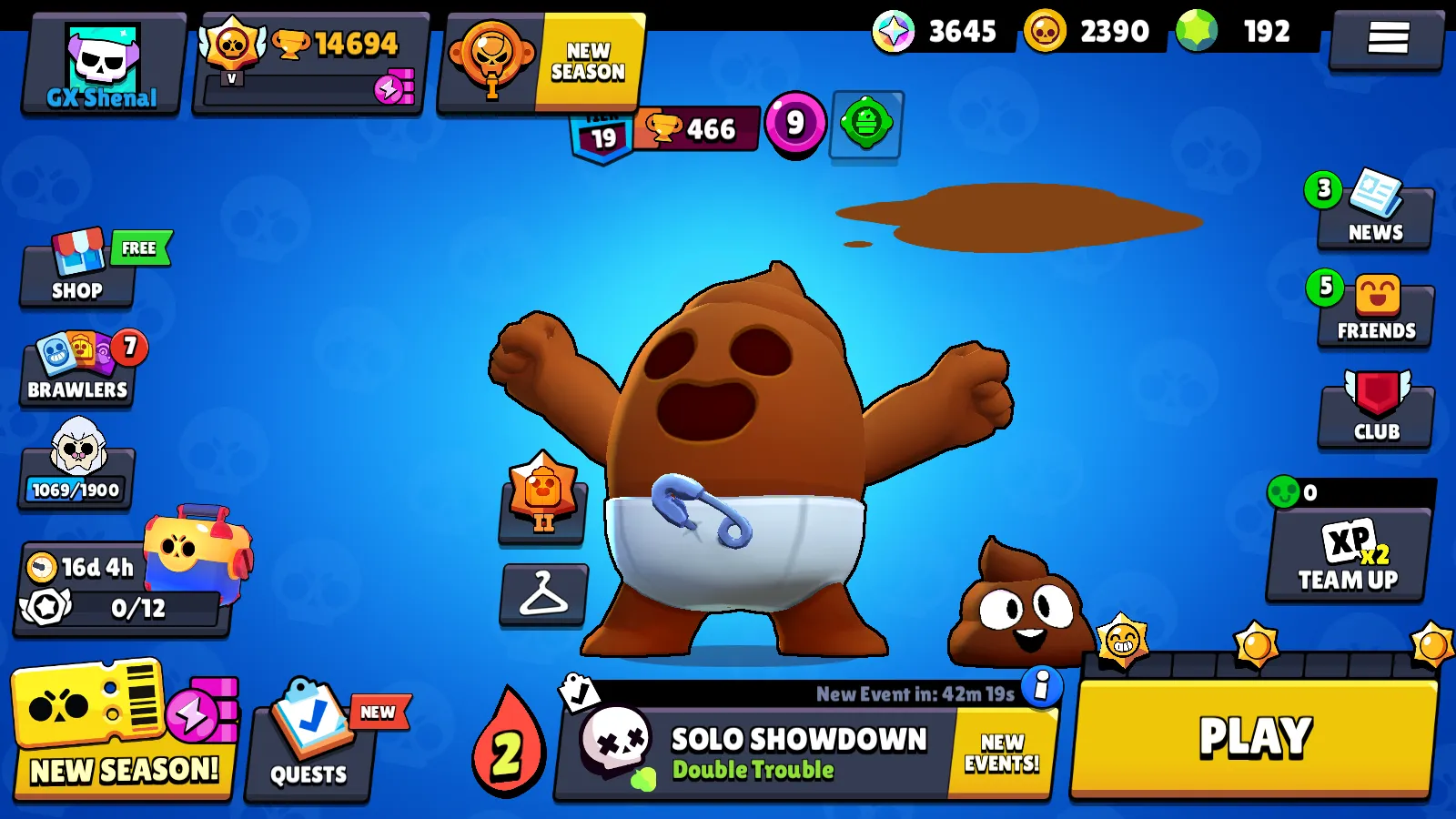Open the hamburger settings menu
1456x819 pixels.
[x=1390, y=38]
